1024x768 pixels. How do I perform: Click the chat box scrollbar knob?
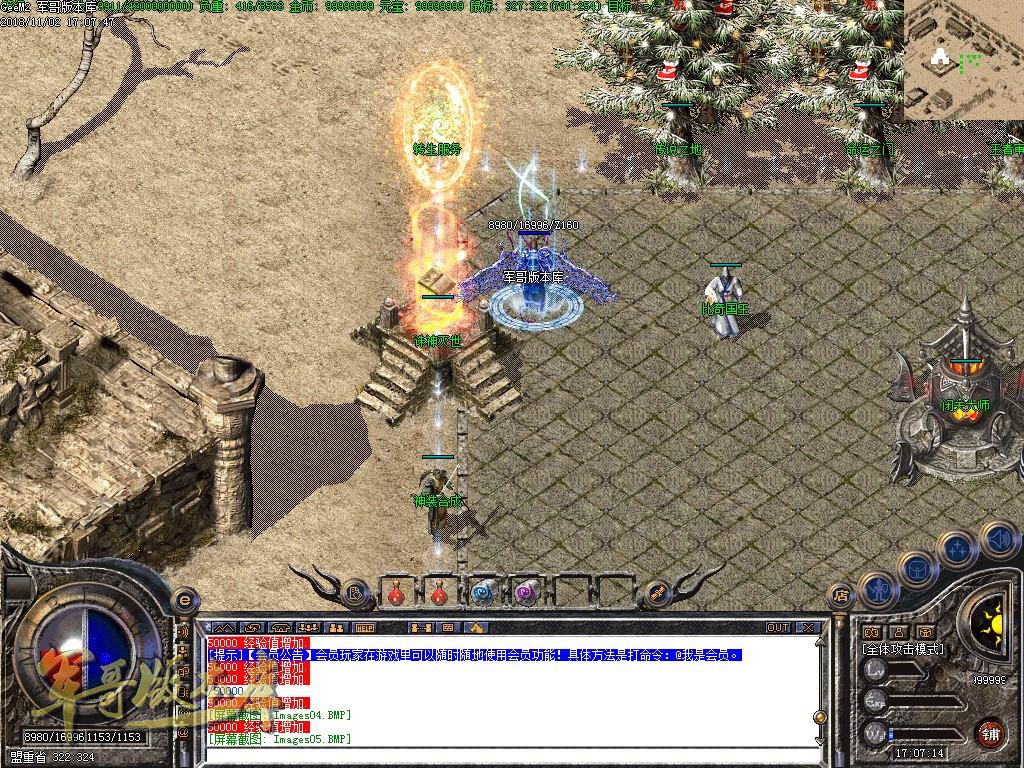point(818,716)
